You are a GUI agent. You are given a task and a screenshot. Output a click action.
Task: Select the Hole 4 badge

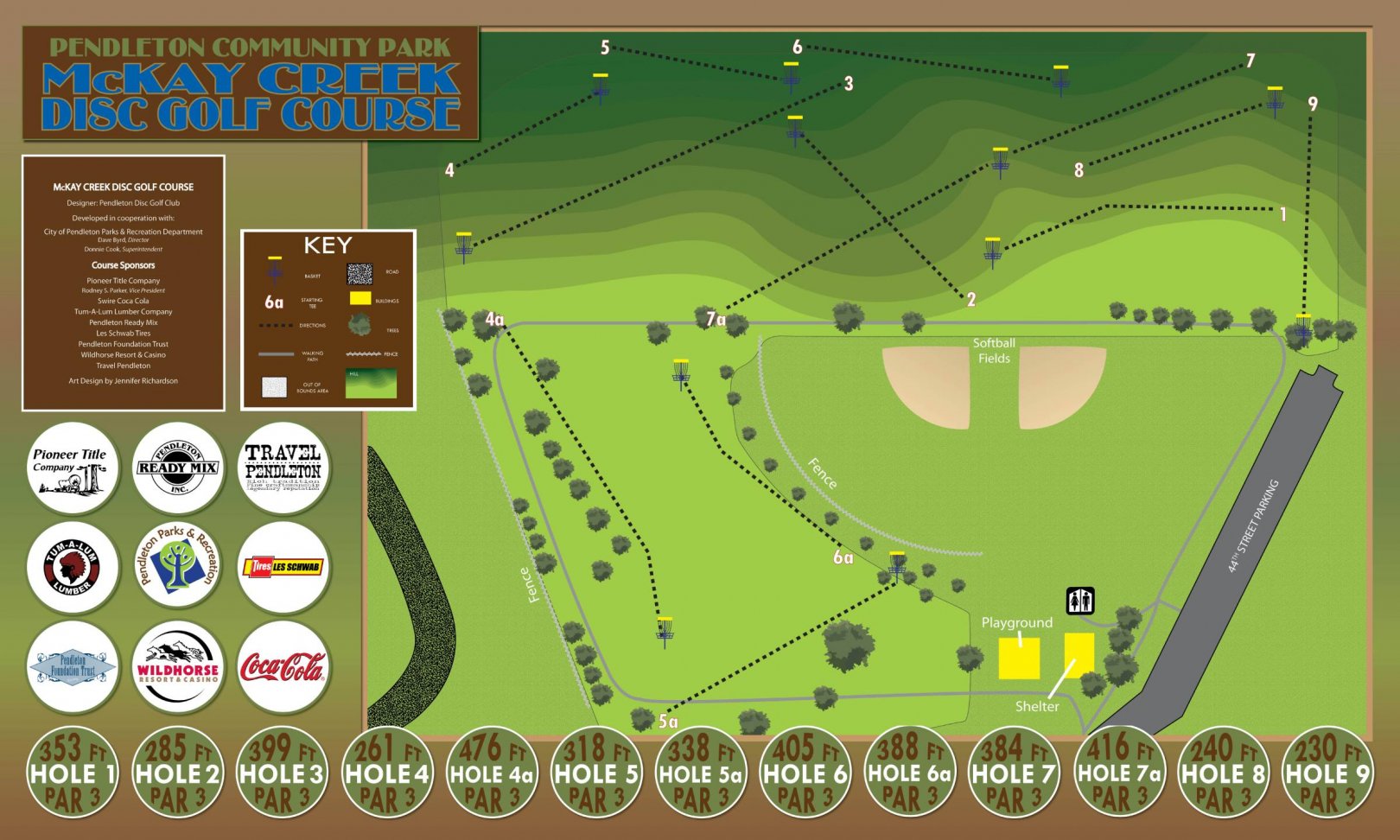click(x=386, y=773)
